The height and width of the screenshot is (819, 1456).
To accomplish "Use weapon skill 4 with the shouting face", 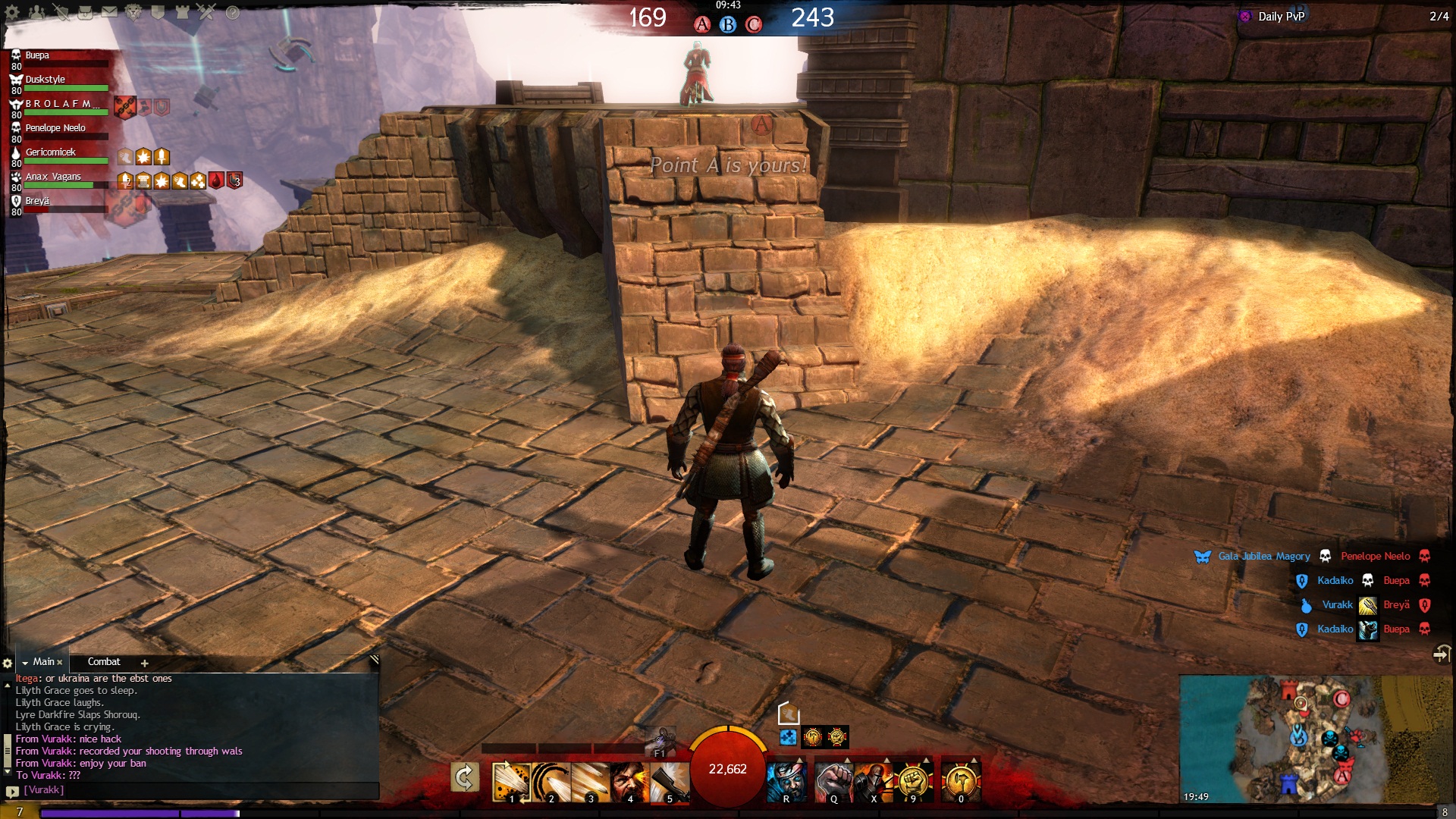I will [629, 782].
